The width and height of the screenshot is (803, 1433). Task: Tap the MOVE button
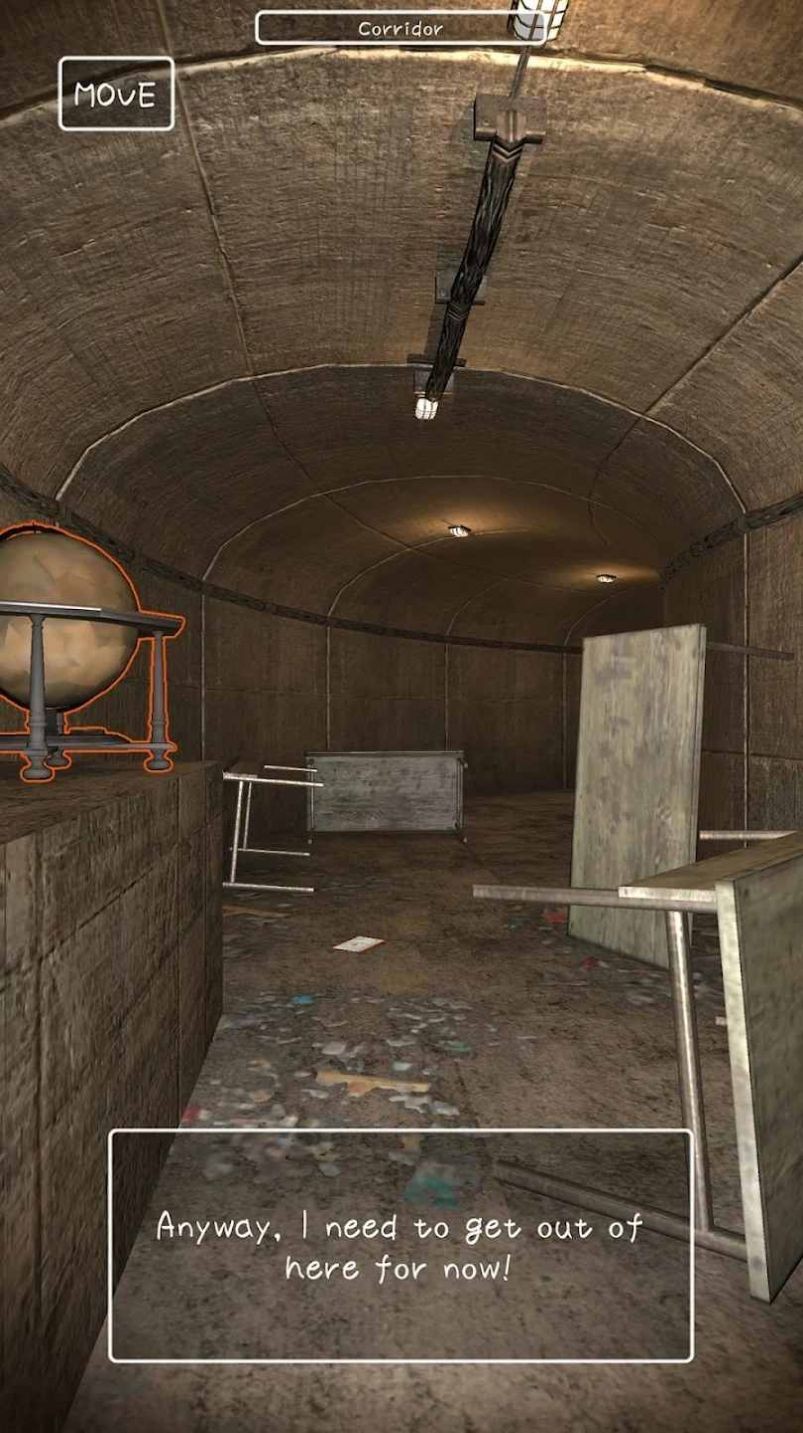point(116,94)
